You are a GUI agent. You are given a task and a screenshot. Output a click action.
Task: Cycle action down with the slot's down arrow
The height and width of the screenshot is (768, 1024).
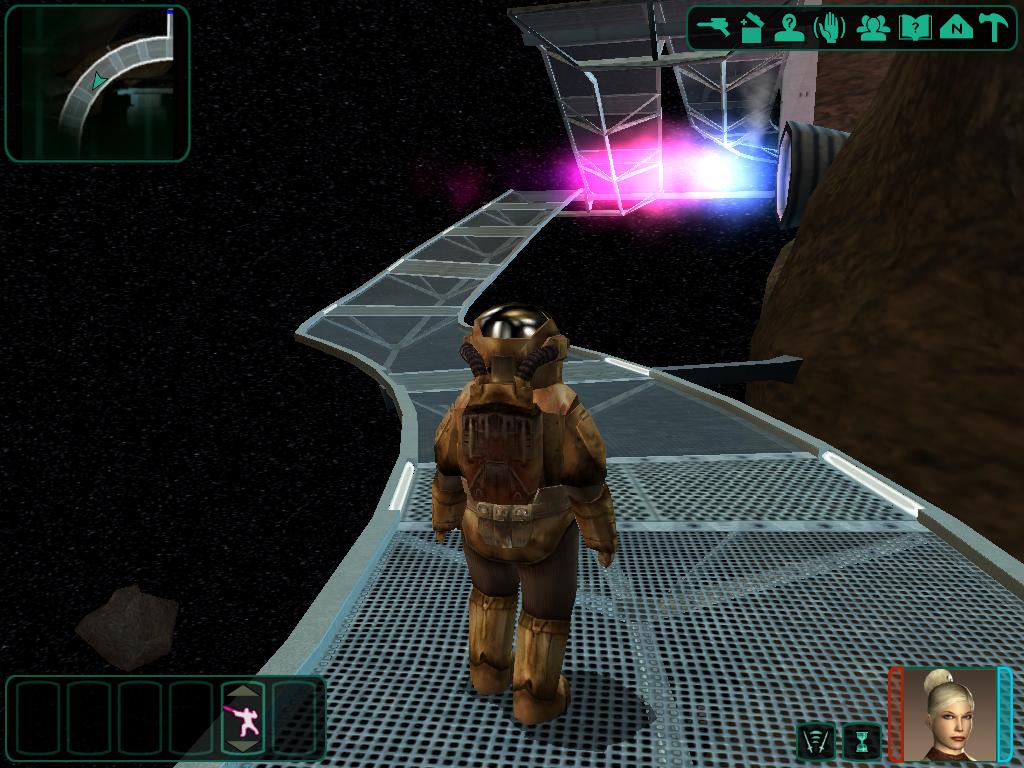pyautogui.click(x=243, y=745)
